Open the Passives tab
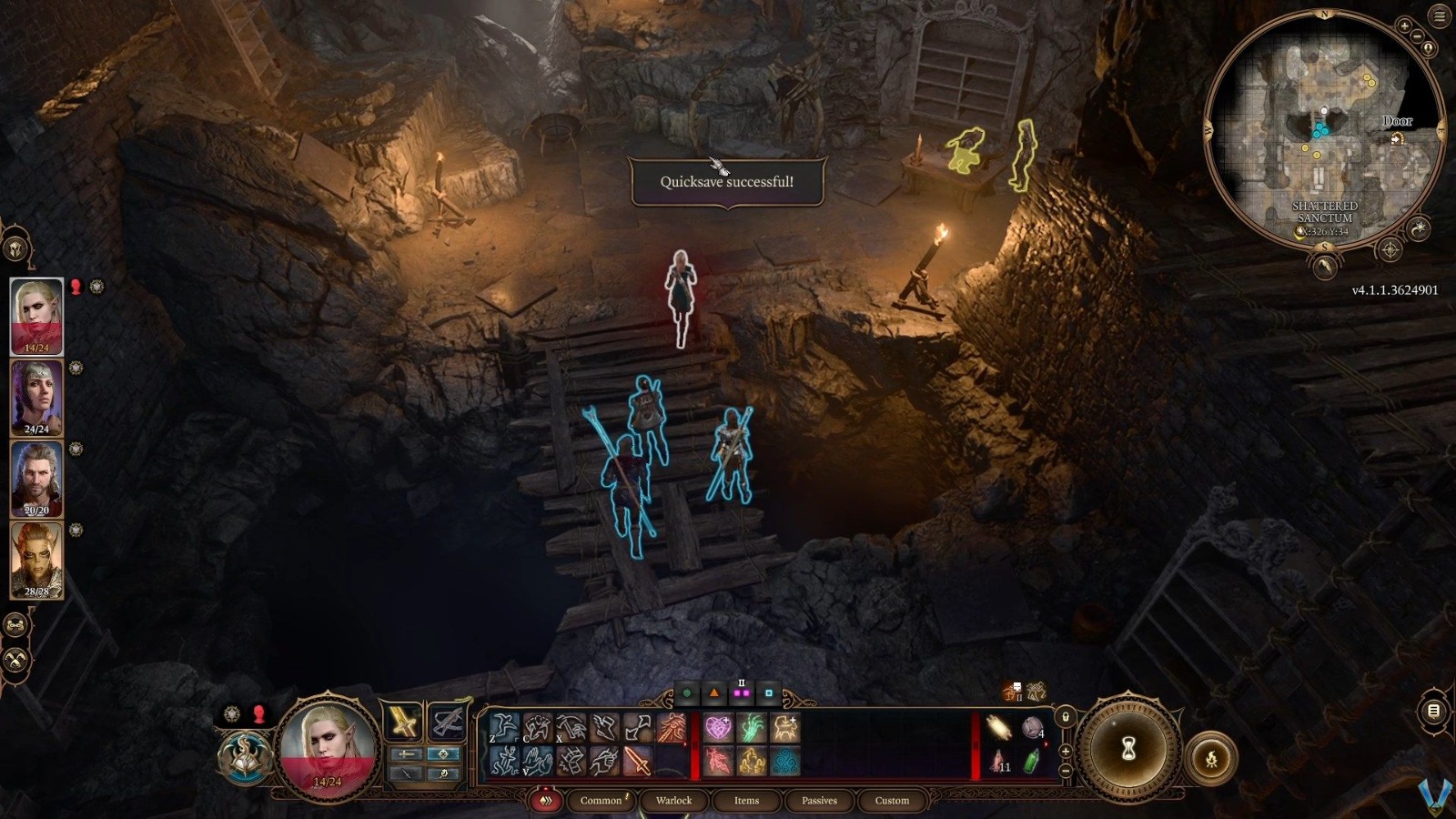Screen dimensions: 1456x819 coord(820,801)
